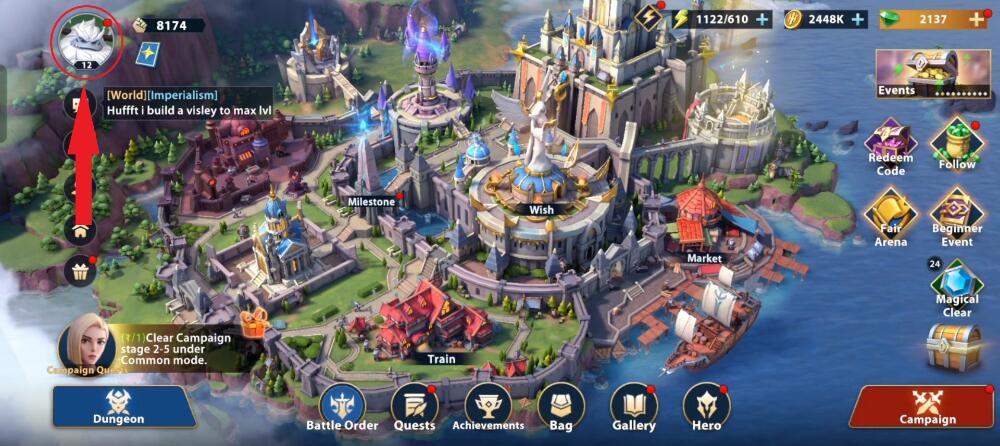Show the Quests list

point(413,406)
